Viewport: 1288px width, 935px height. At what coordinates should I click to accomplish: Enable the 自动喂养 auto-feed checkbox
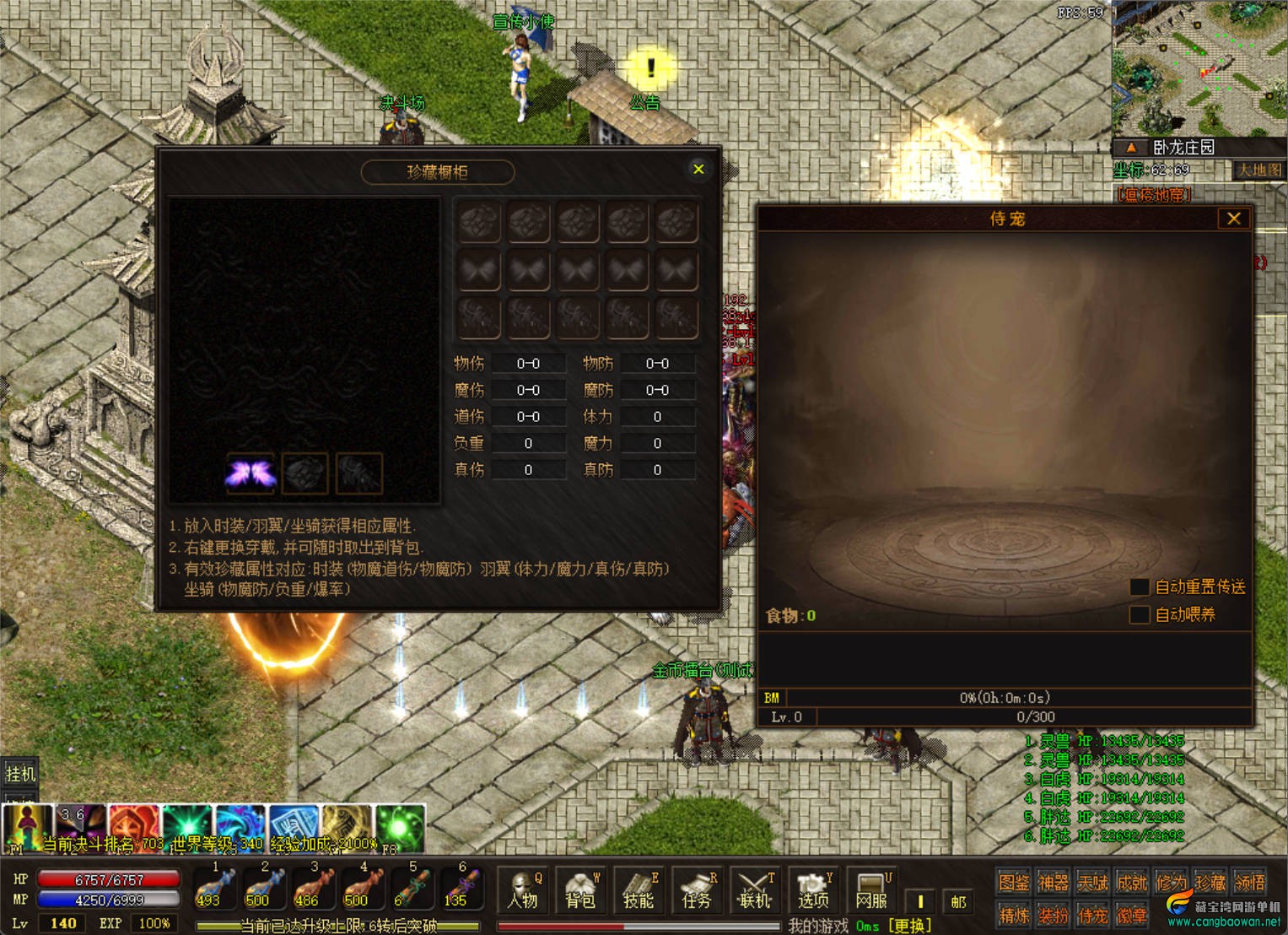click(1140, 614)
